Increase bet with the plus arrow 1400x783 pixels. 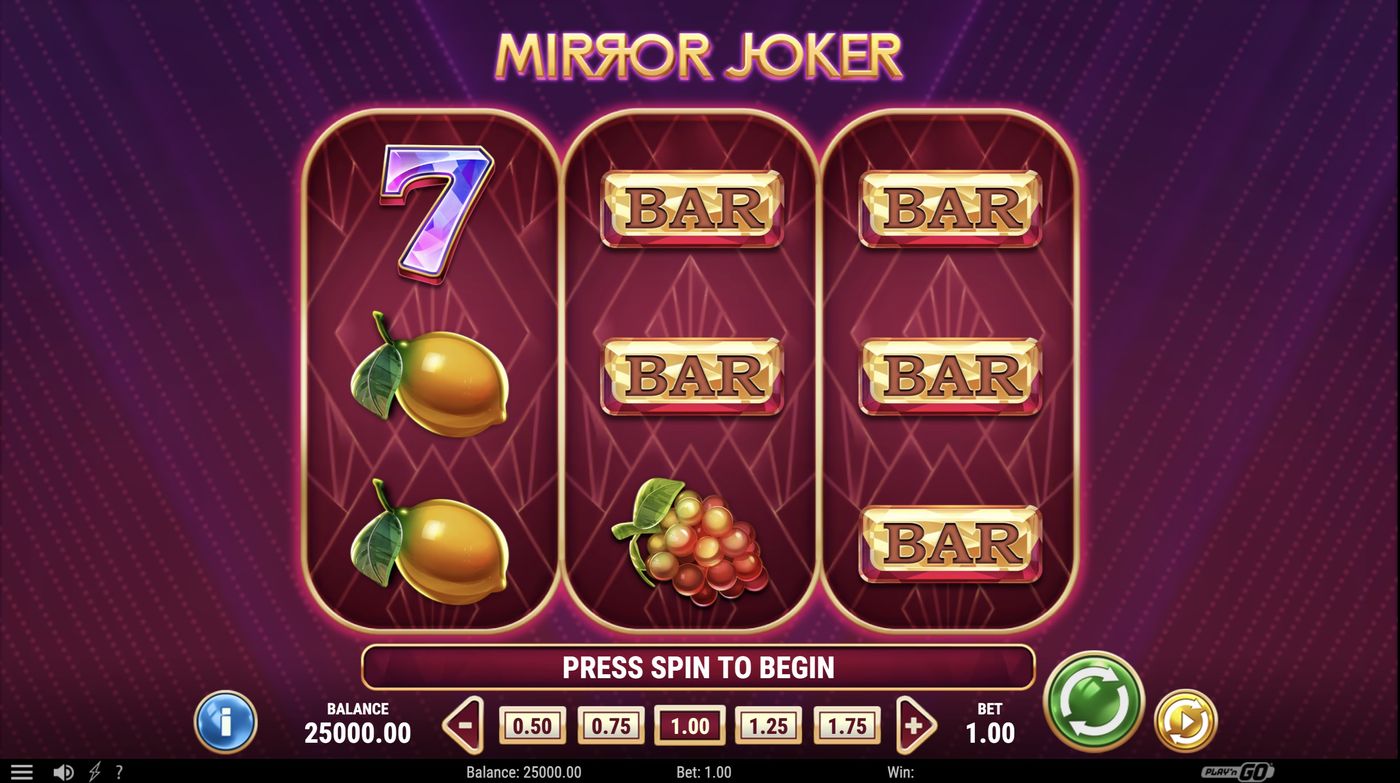click(x=913, y=723)
